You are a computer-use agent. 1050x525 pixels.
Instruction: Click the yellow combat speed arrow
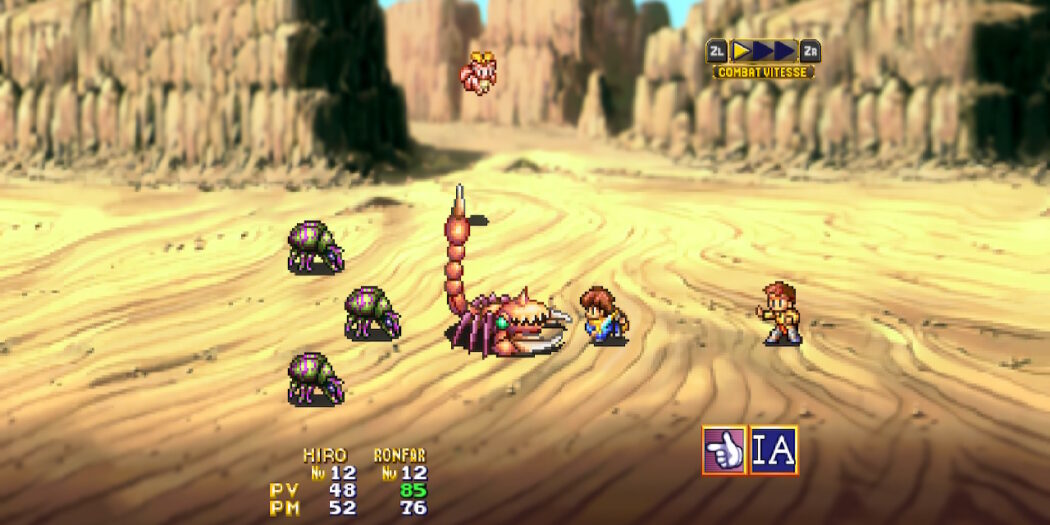743,51
